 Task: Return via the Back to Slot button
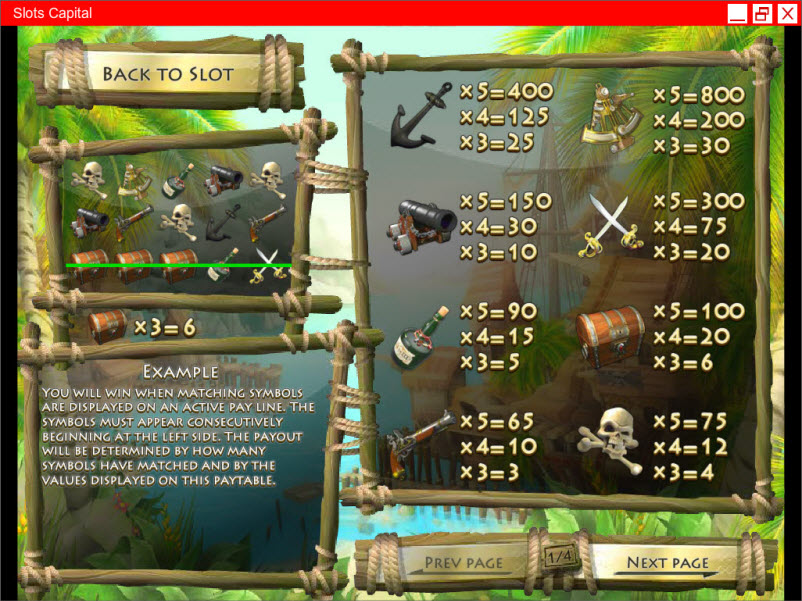click(167, 75)
